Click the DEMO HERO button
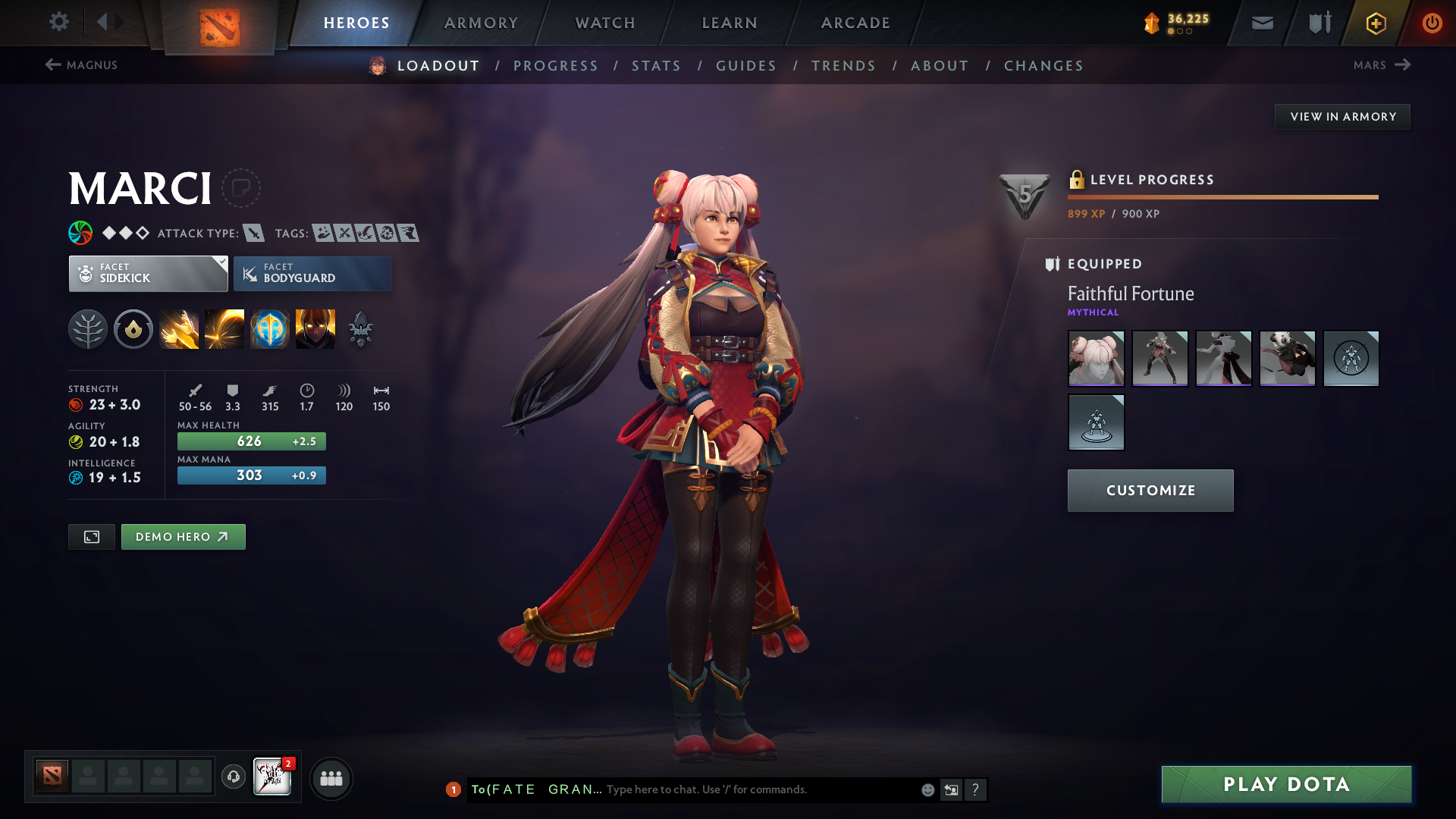The height and width of the screenshot is (819, 1456). click(183, 536)
